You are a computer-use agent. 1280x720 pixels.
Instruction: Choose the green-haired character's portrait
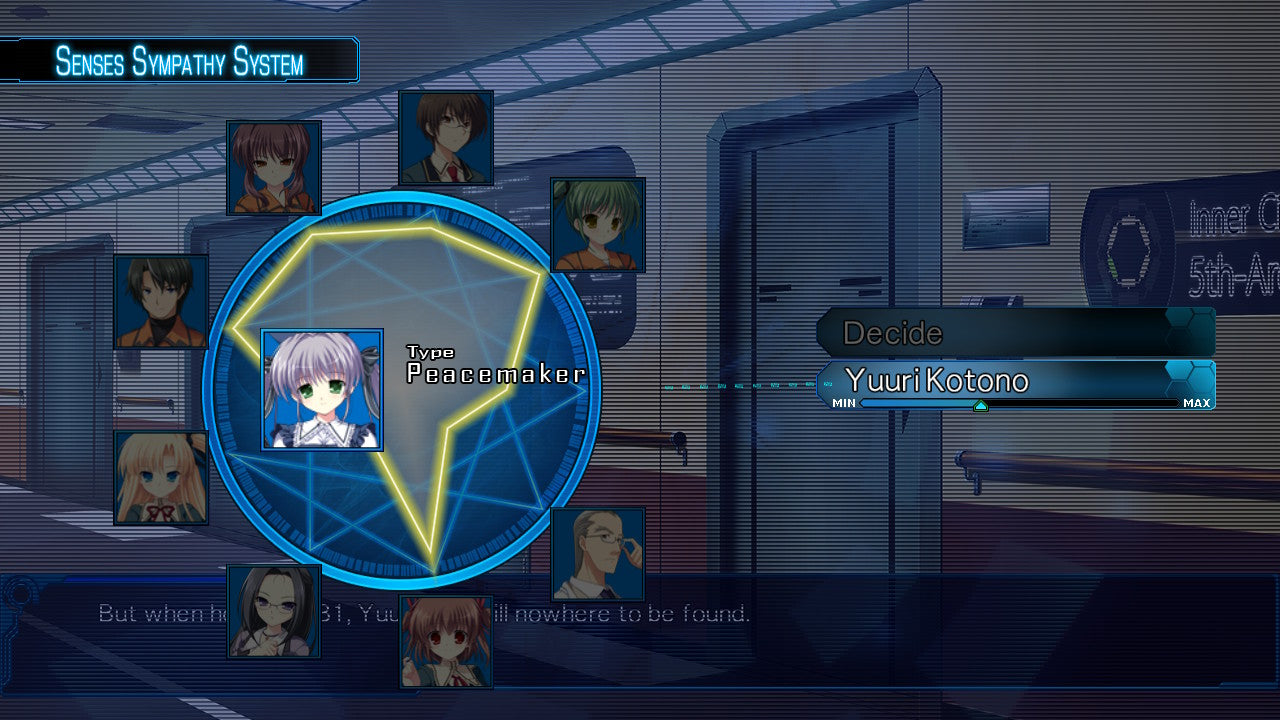(x=597, y=225)
